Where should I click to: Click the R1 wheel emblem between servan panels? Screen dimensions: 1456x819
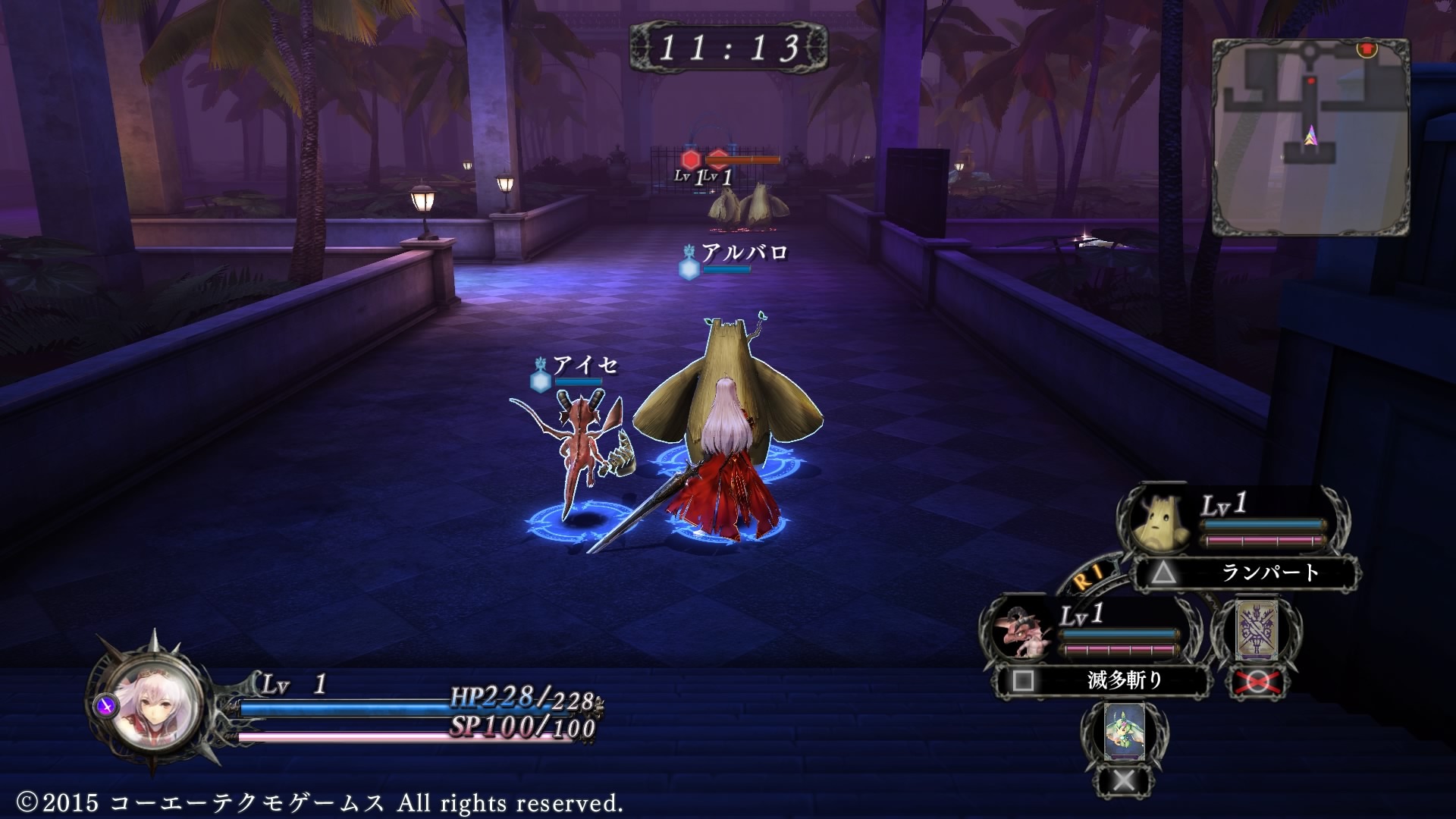tap(1090, 576)
